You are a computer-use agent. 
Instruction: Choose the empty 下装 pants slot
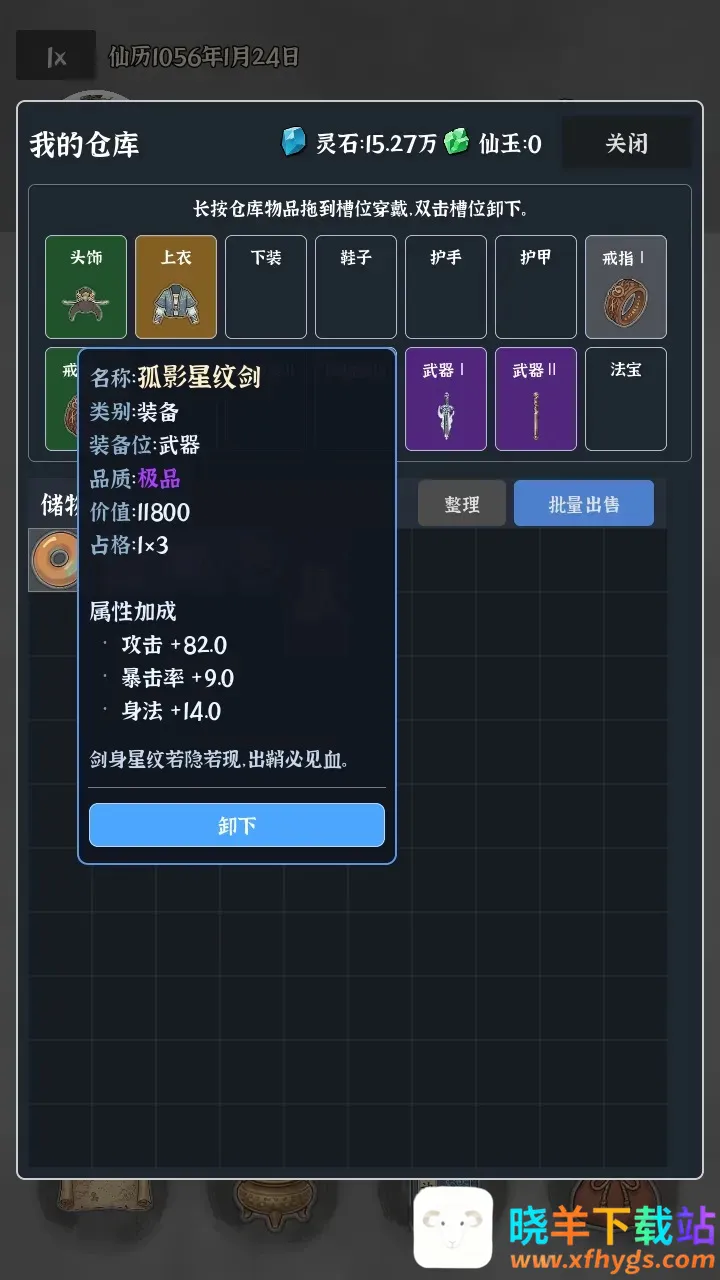click(266, 287)
